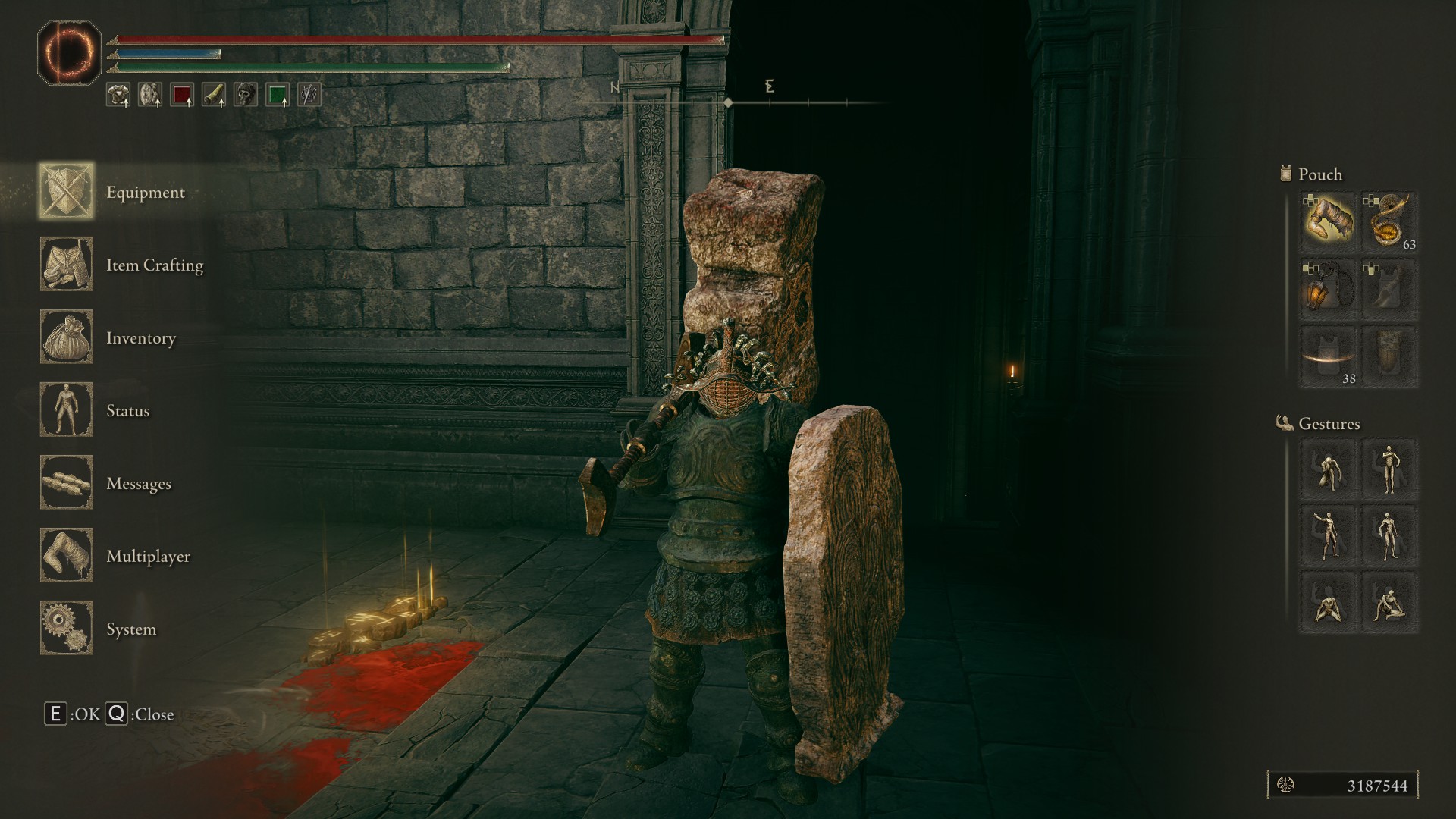Viewport: 1456px width, 819px height.
Task: Click the red square buff icon
Action: (x=182, y=95)
